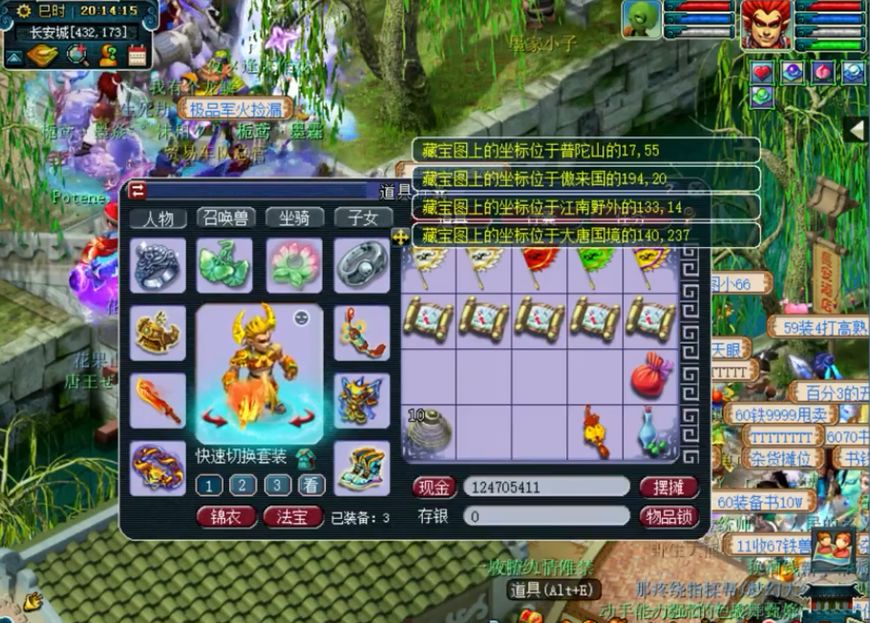
Task: Open the 法宝 magic treasure panel
Action: (x=293, y=517)
